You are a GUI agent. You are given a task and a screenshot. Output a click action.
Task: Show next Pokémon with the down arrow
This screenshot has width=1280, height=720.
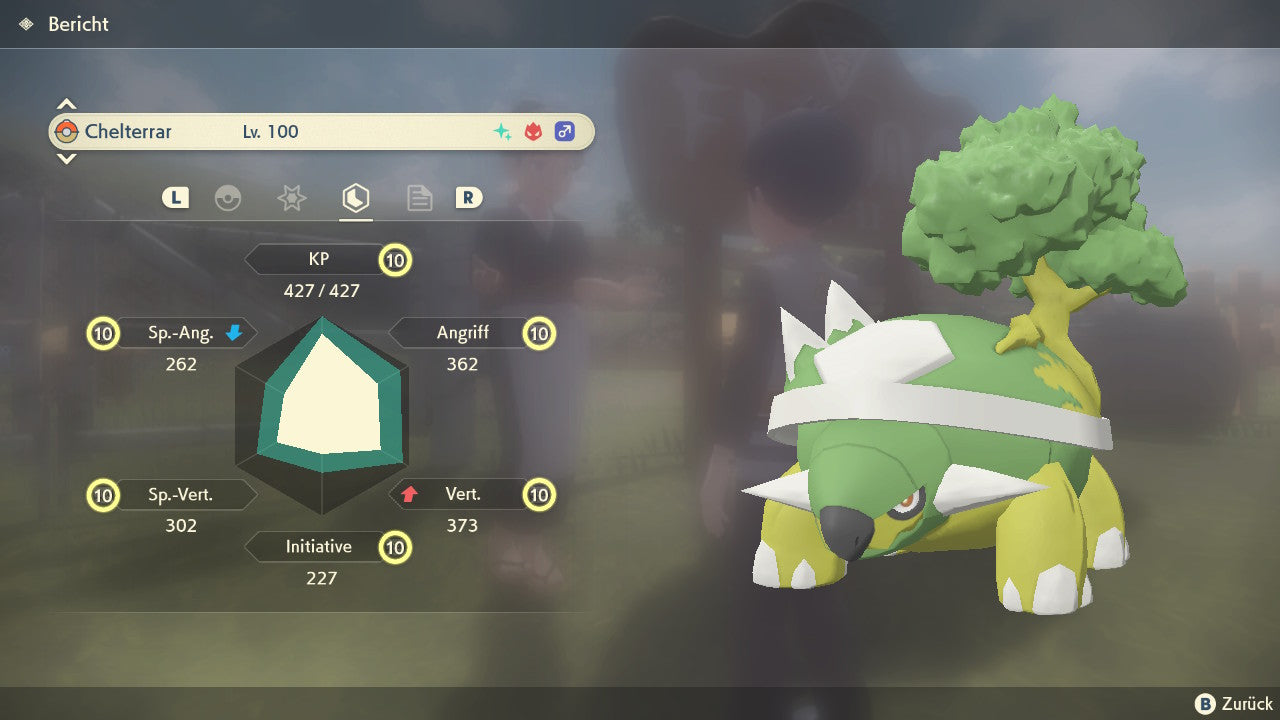click(66, 158)
